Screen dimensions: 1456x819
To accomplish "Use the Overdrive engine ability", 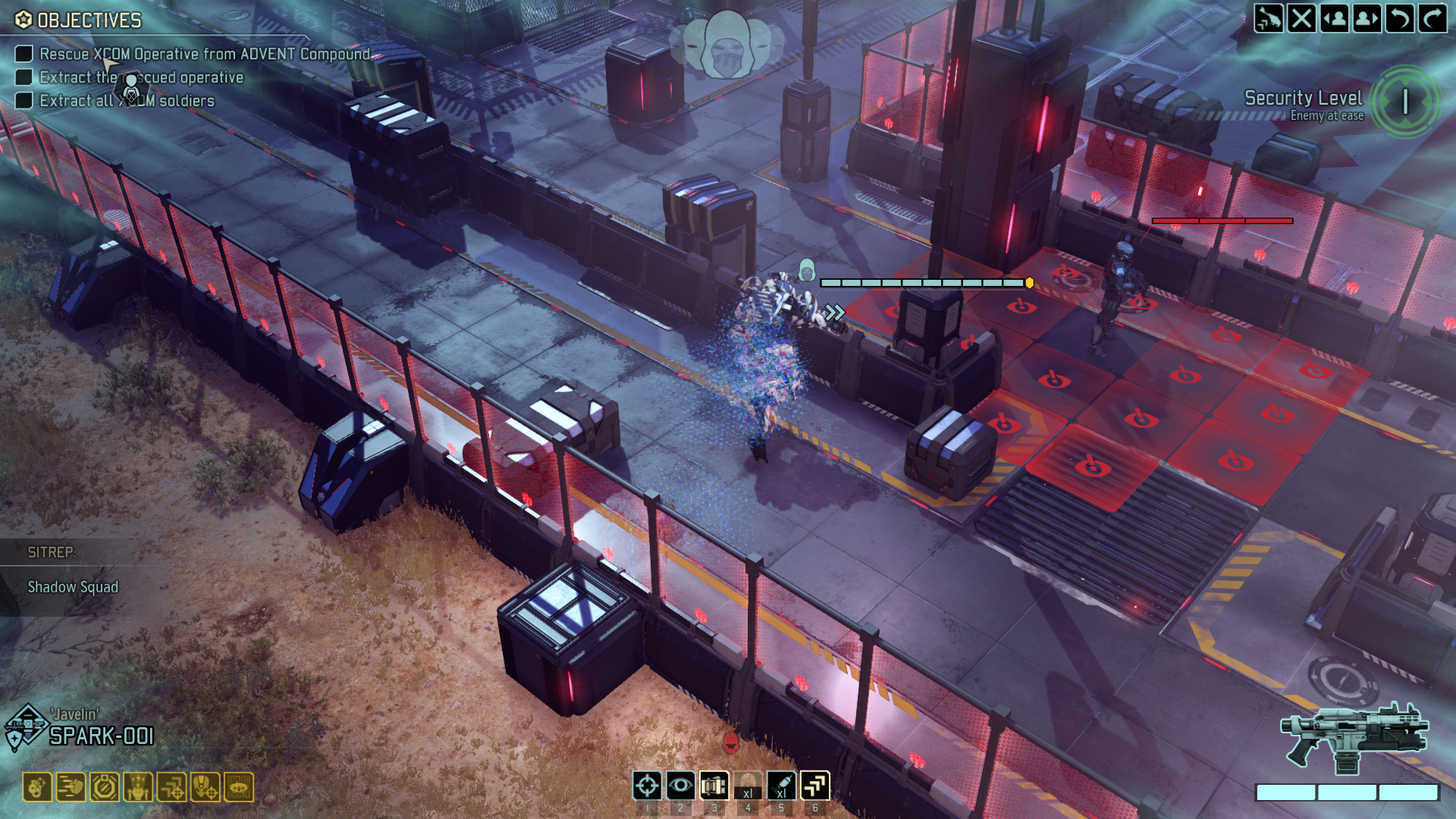I will 714,786.
